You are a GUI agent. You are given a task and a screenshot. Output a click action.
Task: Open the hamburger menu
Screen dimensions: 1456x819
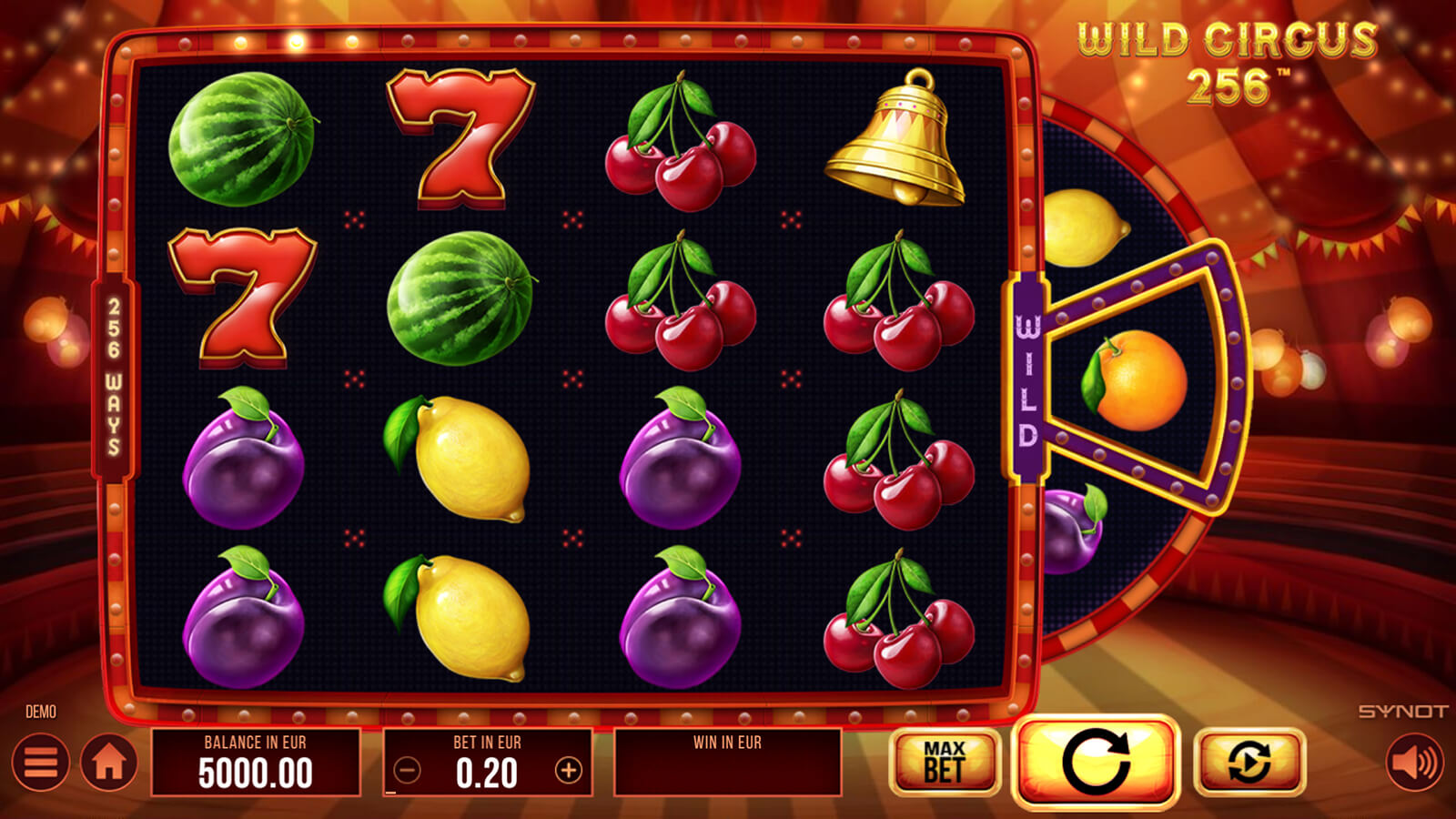point(41,762)
